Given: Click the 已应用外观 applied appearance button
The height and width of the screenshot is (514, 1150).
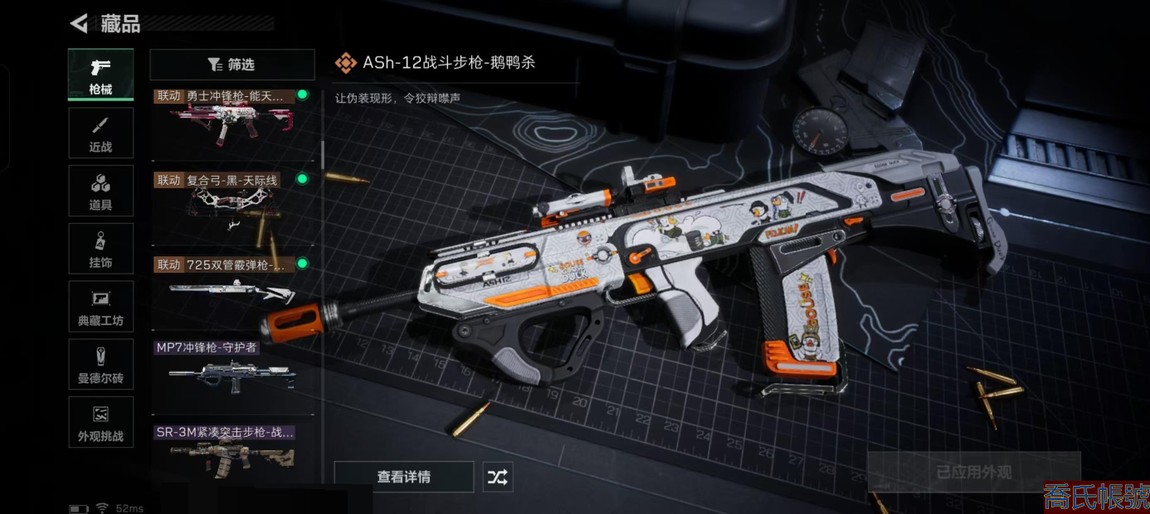Looking at the screenshot, I should pyautogui.click(x=973, y=472).
